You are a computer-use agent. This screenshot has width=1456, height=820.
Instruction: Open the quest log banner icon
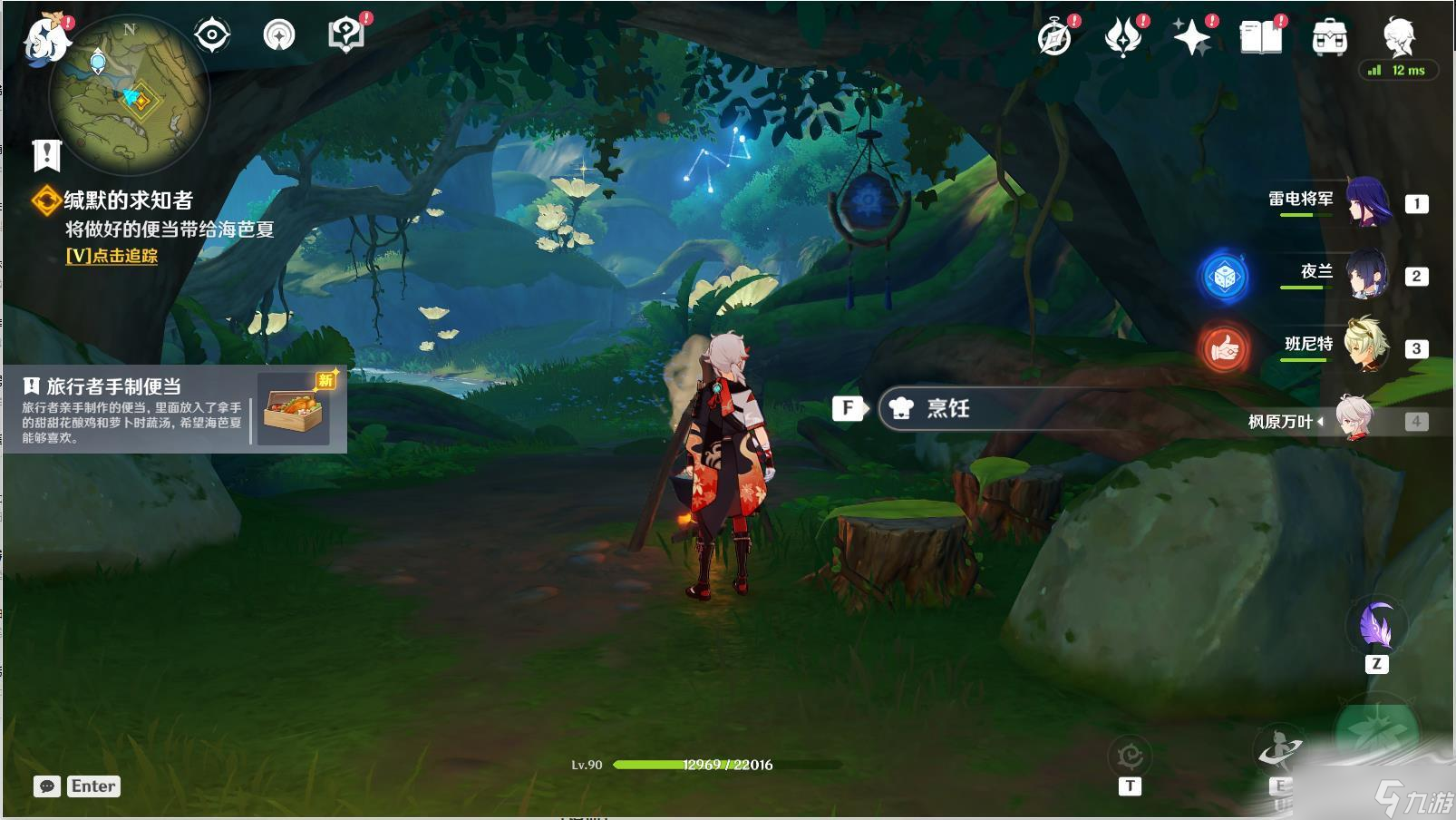point(46,155)
